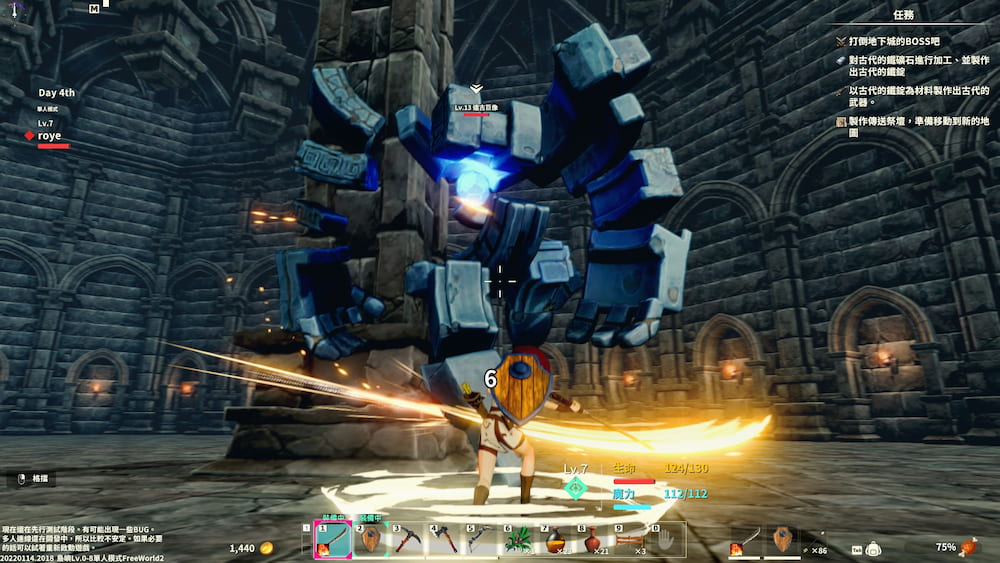Viewport: 1000px width, 563px height.
Task: Use the green herb in hotbar slot 6
Action: click(x=522, y=541)
